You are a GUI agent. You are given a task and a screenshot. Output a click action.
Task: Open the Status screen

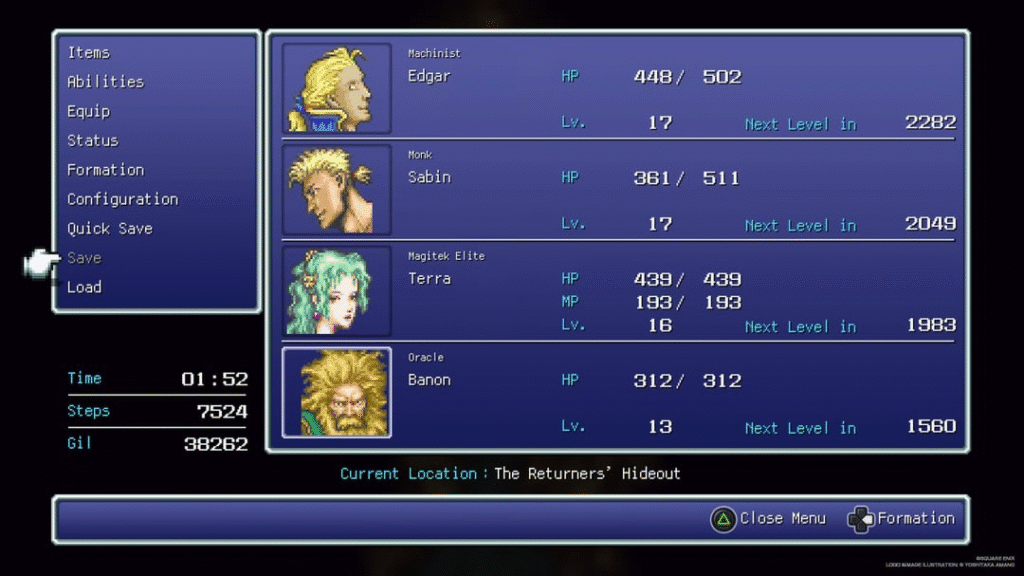(x=92, y=140)
